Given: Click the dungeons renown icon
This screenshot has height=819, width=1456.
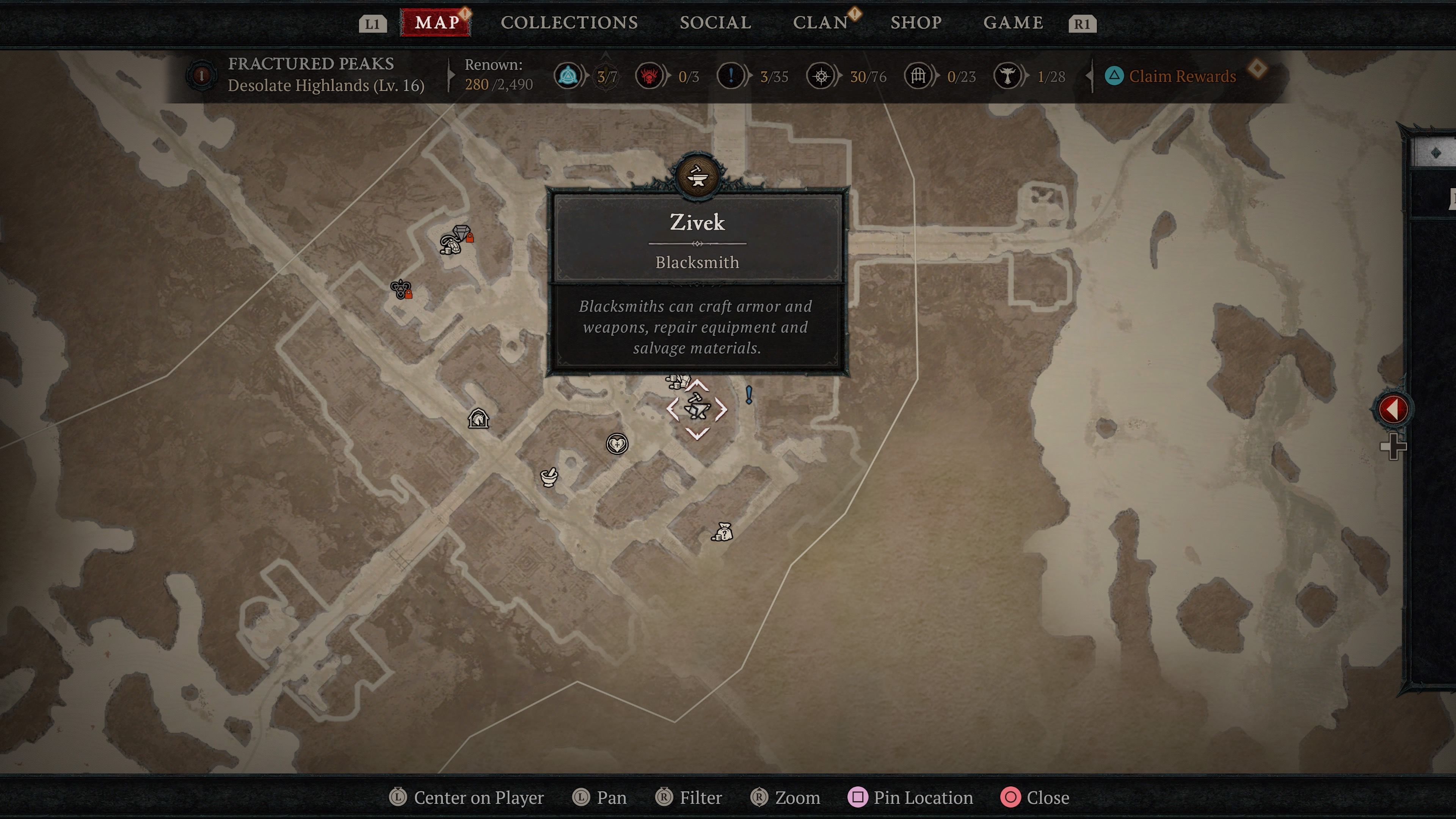Looking at the screenshot, I should (x=918, y=76).
